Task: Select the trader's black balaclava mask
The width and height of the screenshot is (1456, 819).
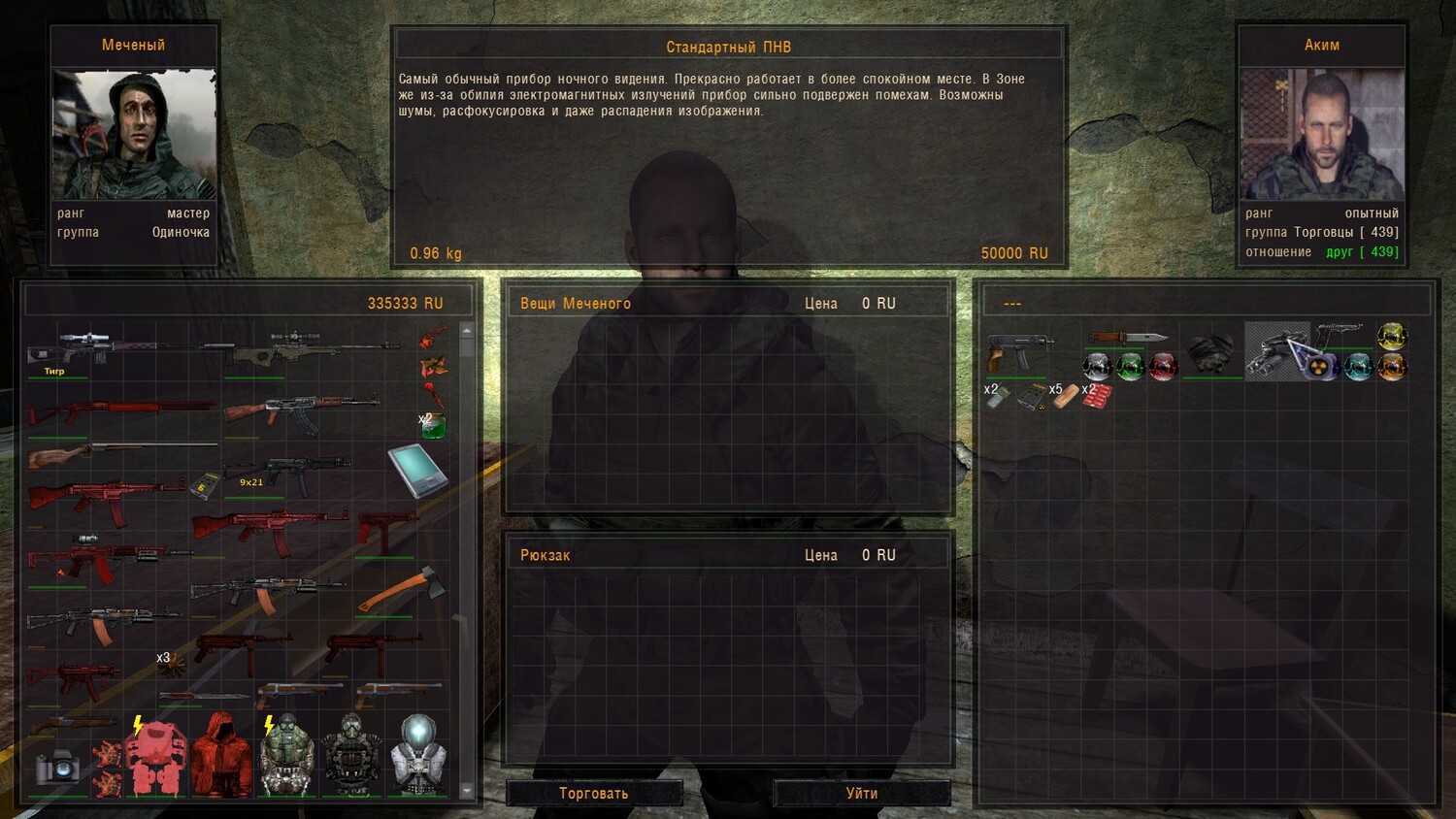Action: (1210, 351)
